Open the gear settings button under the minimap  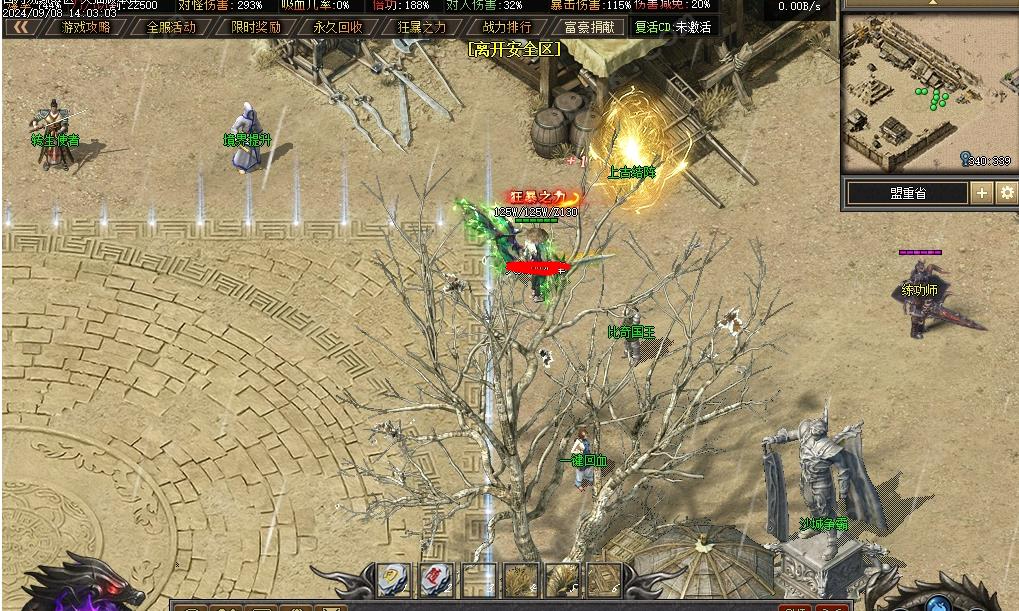pos(1006,193)
